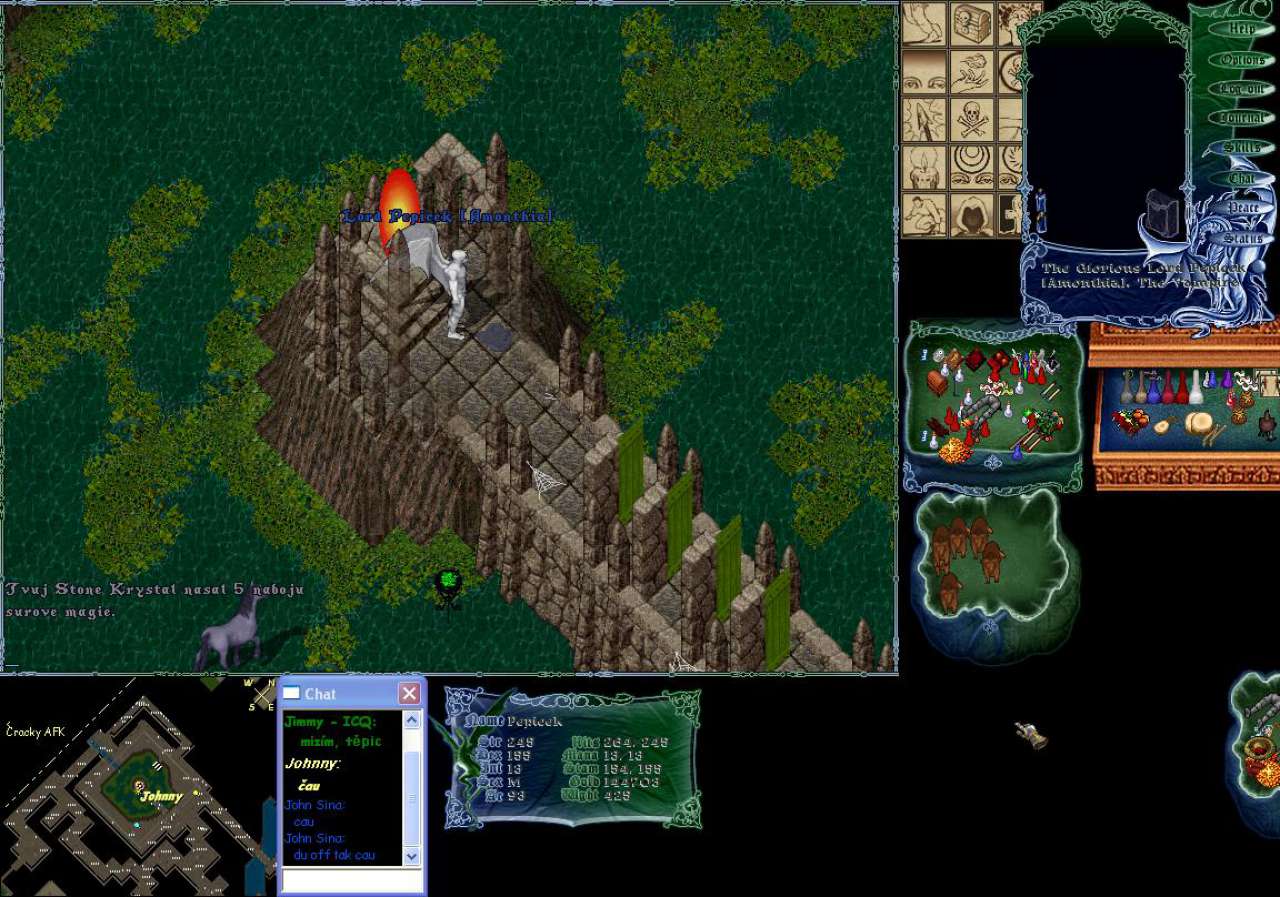Click the chat scrollbar down arrow
Image resolution: width=1280 pixels, height=897 pixels.
pyautogui.click(x=412, y=856)
